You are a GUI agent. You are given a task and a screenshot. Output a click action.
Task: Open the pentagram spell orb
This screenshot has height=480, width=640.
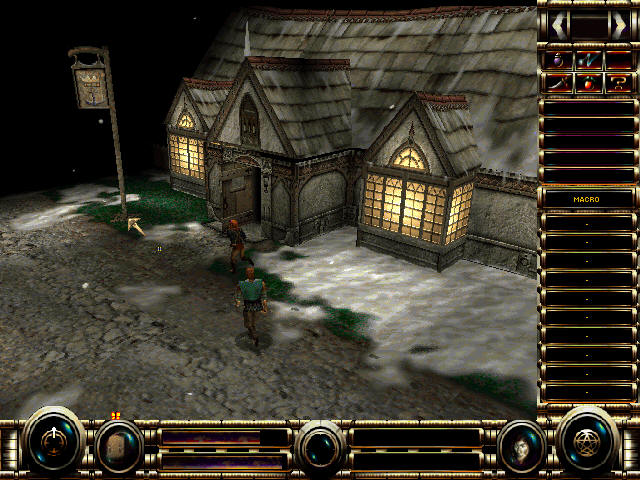click(x=587, y=440)
